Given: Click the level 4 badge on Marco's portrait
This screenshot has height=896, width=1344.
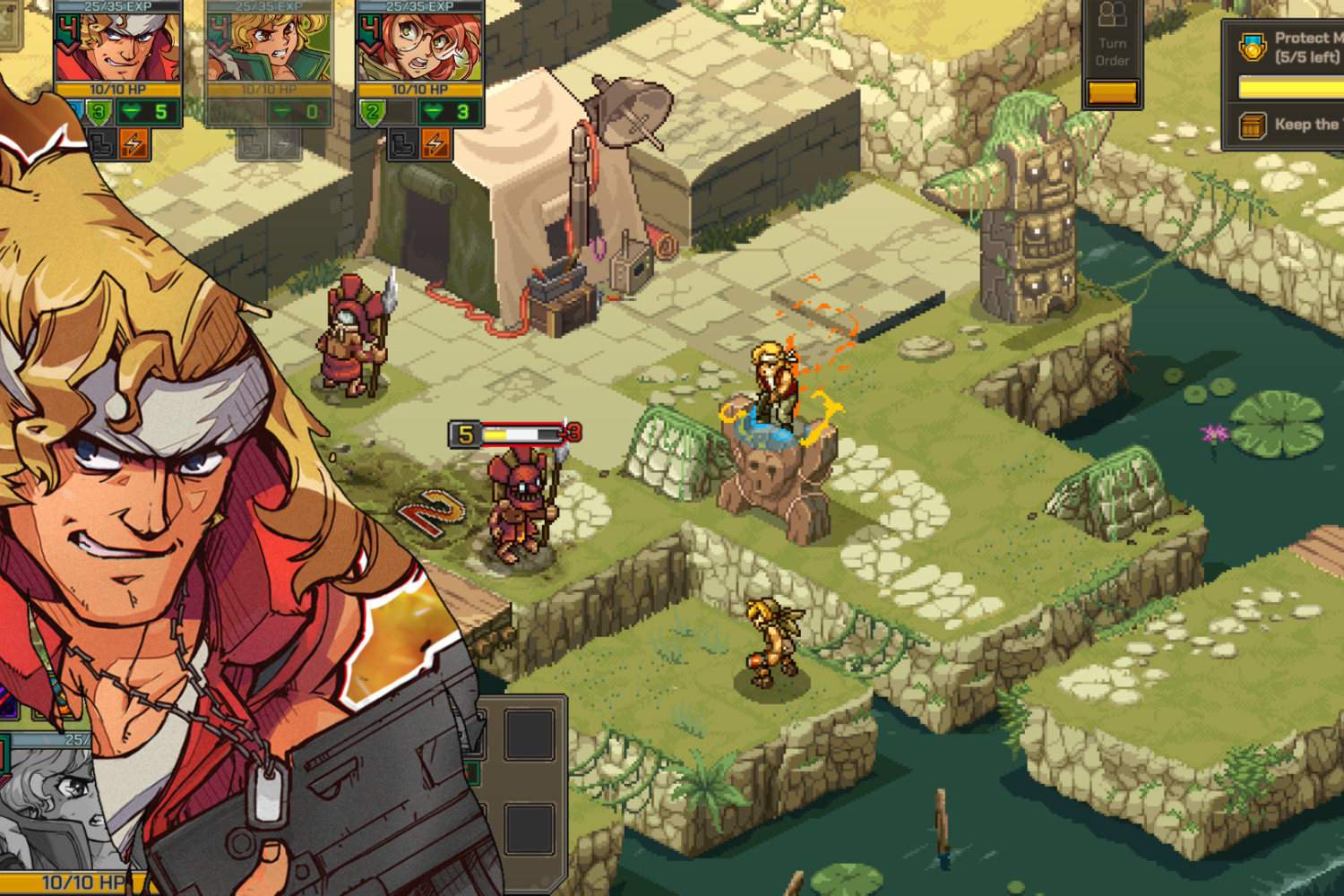Looking at the screenshot, I should click(x=68, y=33).
